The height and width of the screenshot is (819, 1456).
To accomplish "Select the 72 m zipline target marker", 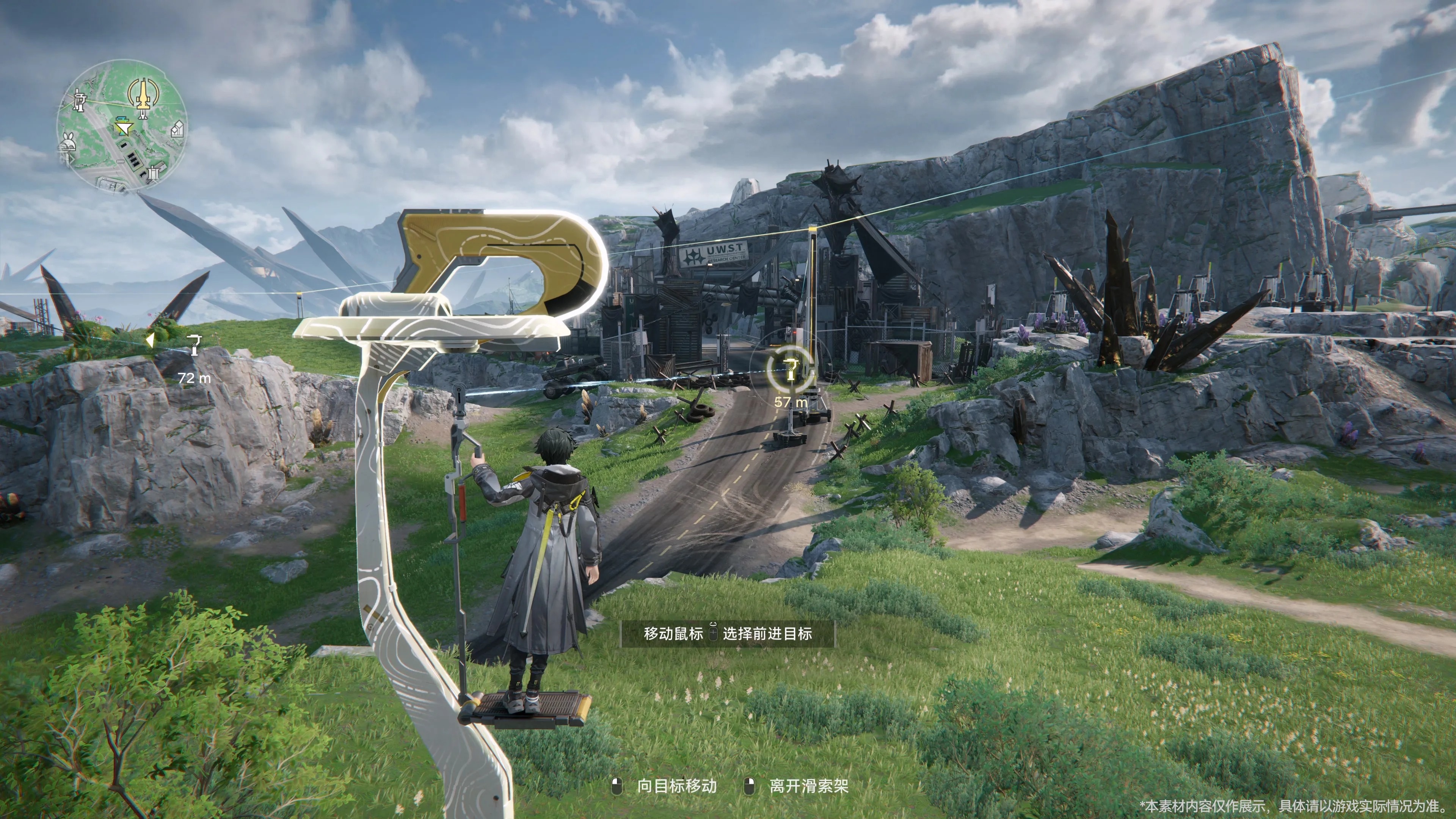I will click(195, 345).
